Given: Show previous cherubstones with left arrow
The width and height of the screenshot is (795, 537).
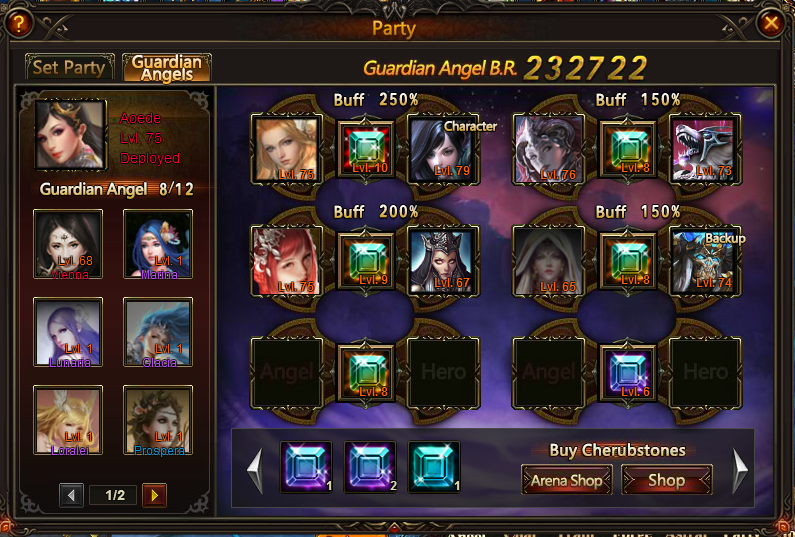Looking at the screenshot, I should (255, 470).
